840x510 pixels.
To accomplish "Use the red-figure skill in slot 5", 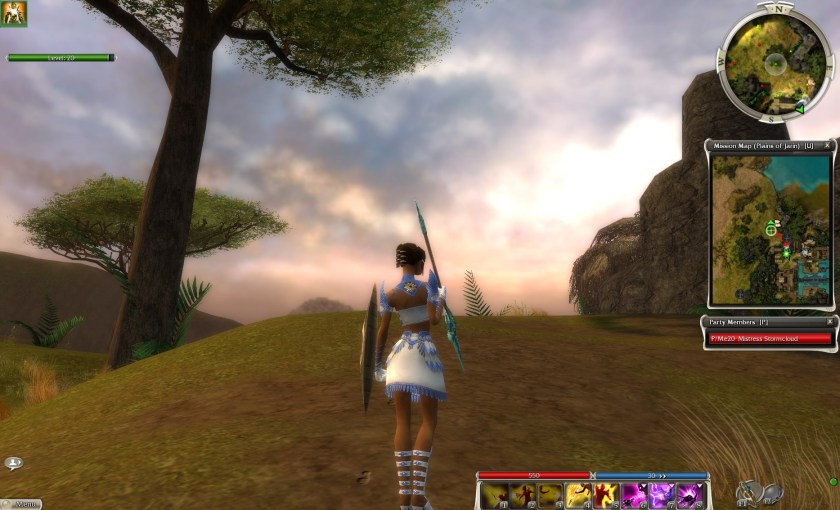I will point(606,495).
